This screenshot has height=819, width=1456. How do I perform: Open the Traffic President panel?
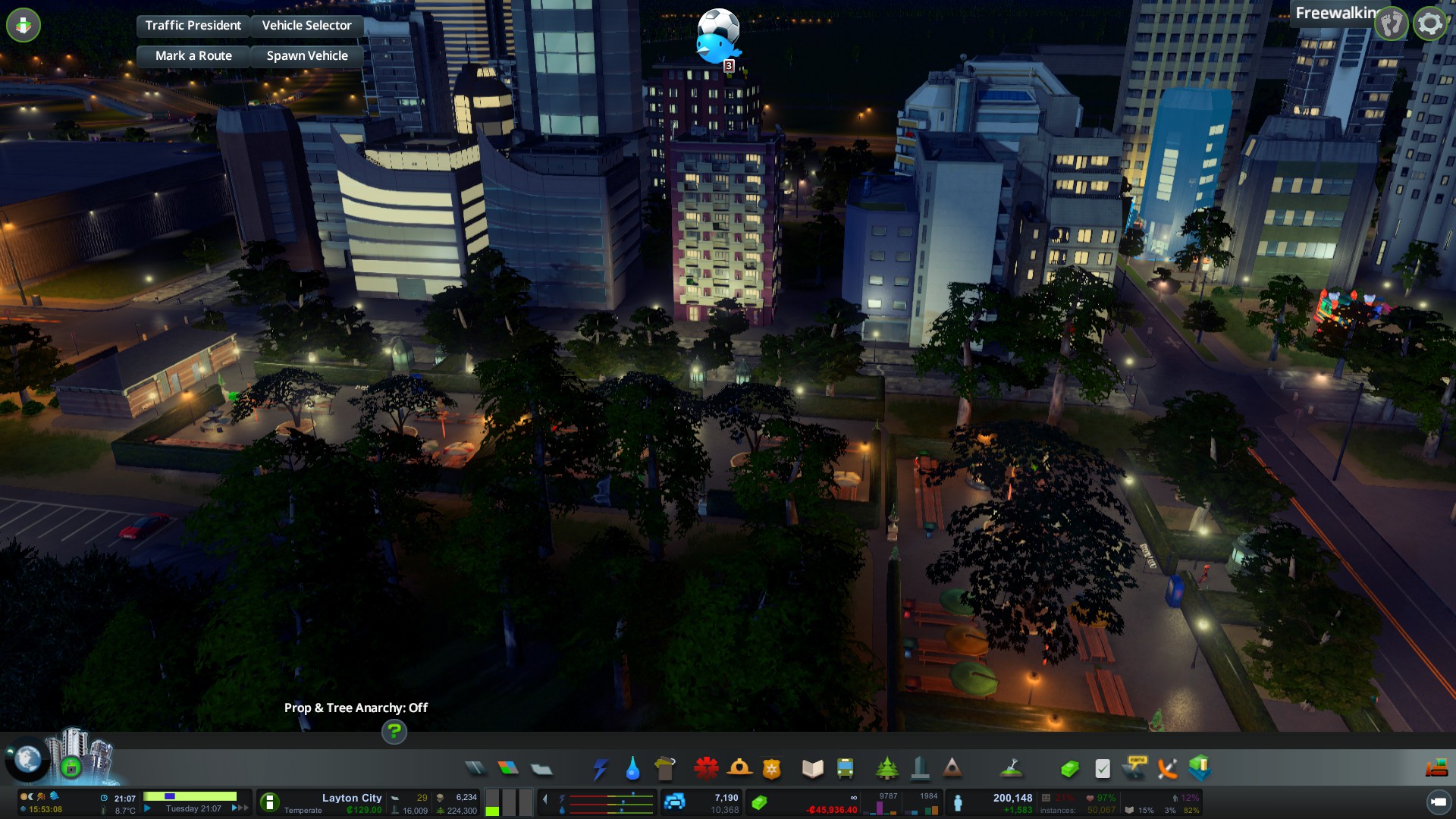pyautogui.click(x=193, y=26)
